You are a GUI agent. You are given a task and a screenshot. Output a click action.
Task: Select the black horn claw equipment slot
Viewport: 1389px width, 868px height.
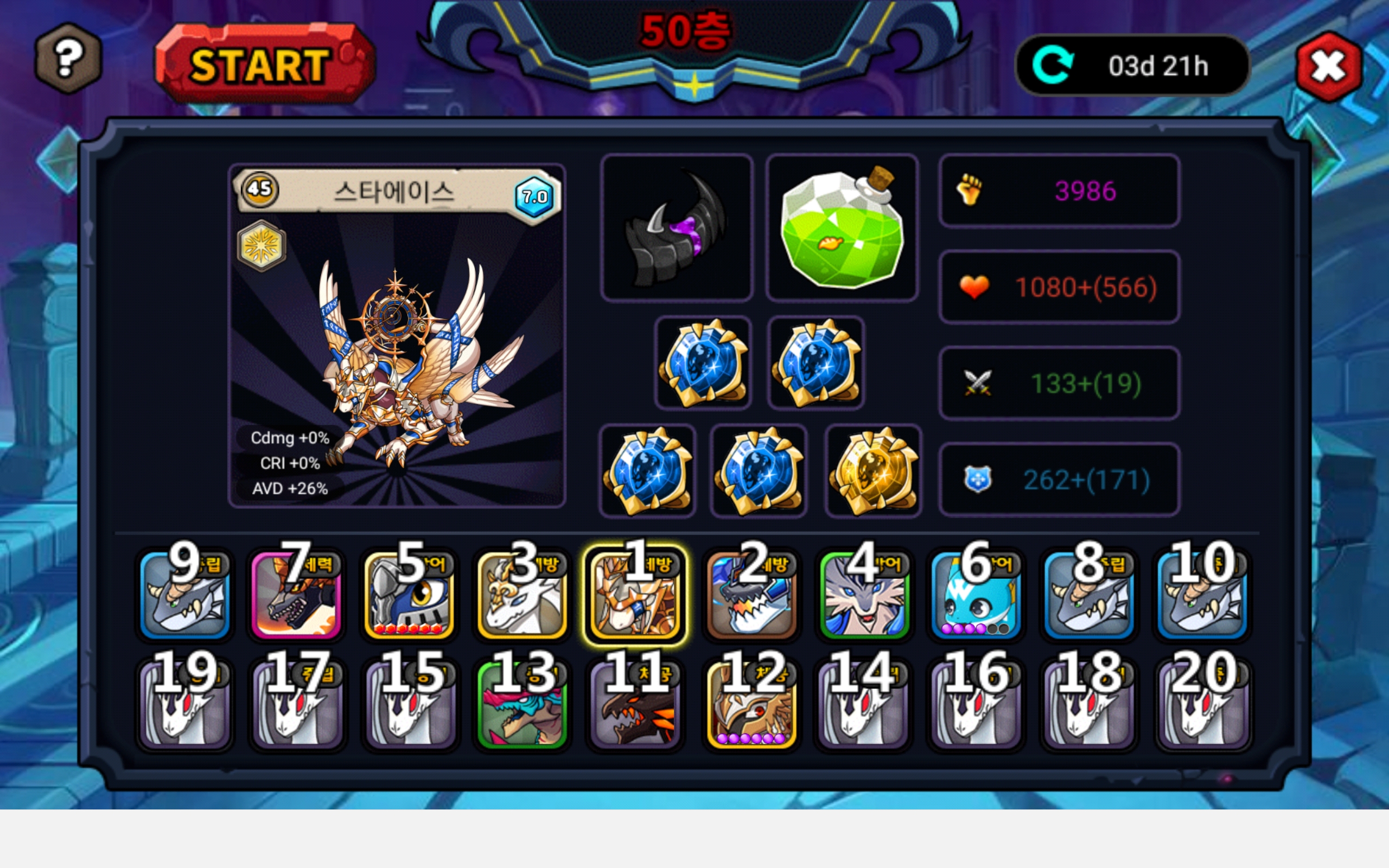click(x=677, y=228)
